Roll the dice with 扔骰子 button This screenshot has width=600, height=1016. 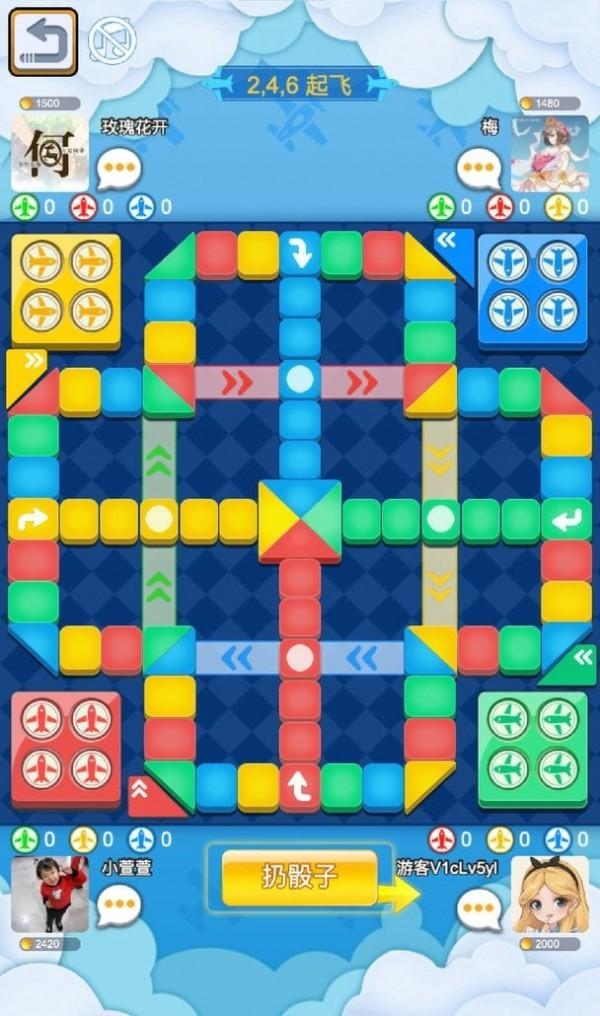[299, 878]
